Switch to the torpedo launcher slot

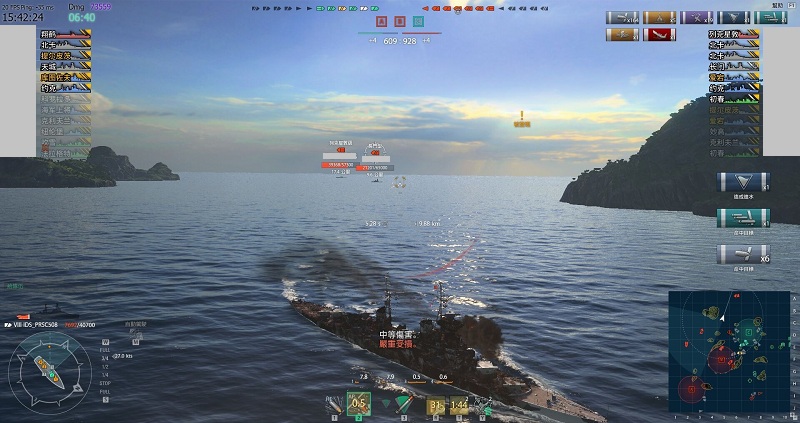403,404
